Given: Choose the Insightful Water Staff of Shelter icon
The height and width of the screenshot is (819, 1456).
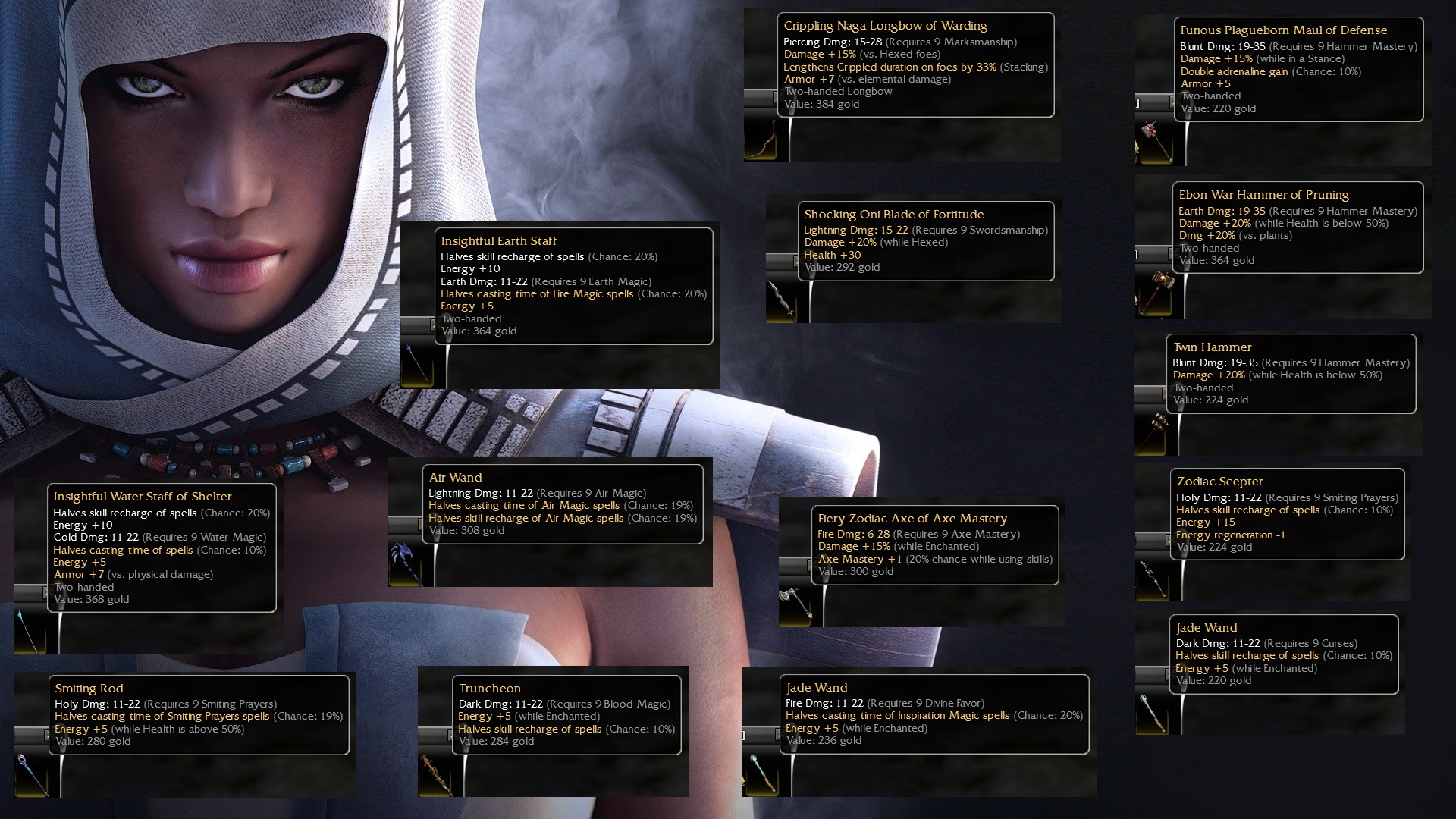Looking at the screenshot, I should click(x=30, y=631).
